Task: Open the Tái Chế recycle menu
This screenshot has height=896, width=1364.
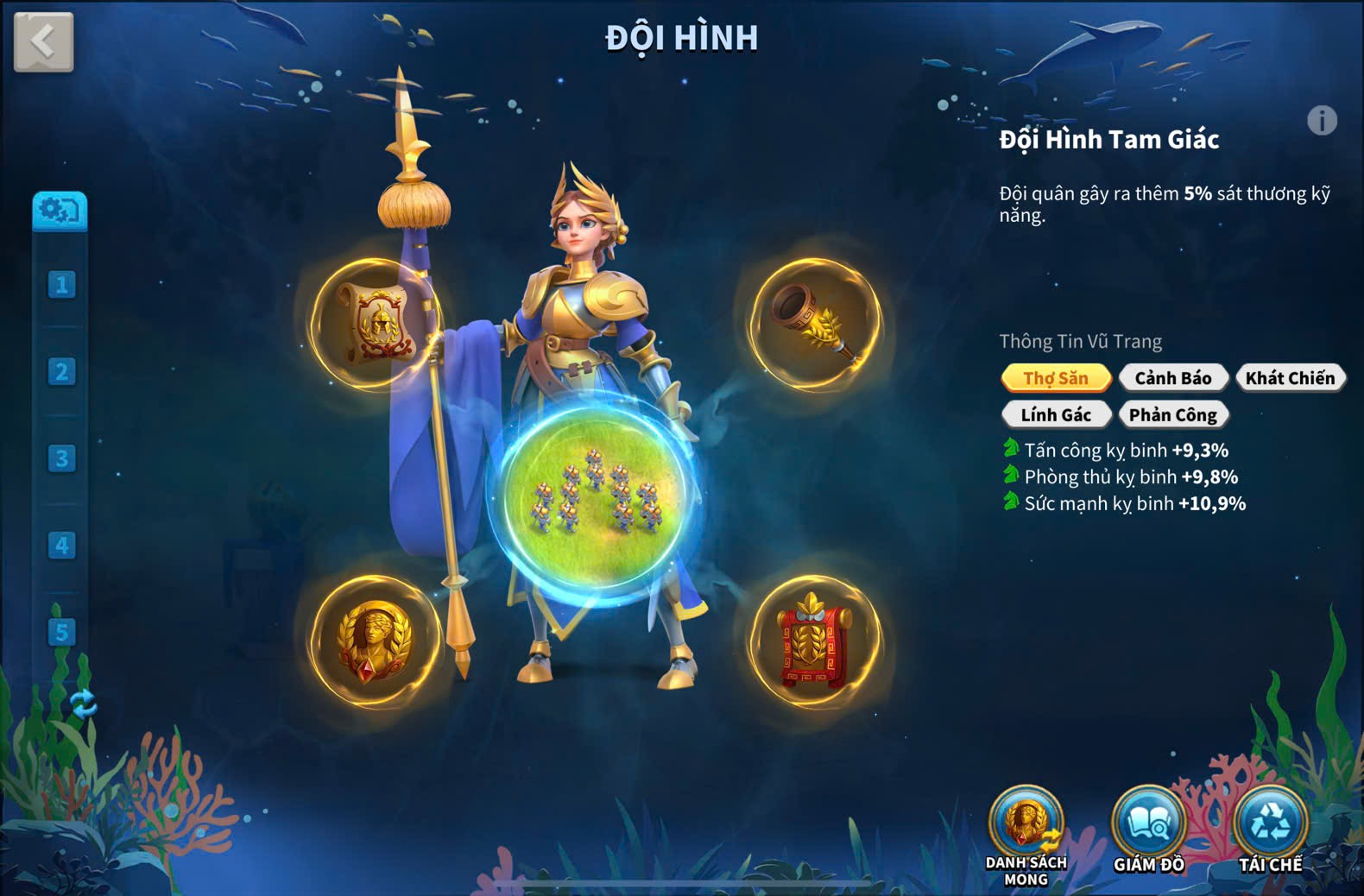Action: 1271,826
